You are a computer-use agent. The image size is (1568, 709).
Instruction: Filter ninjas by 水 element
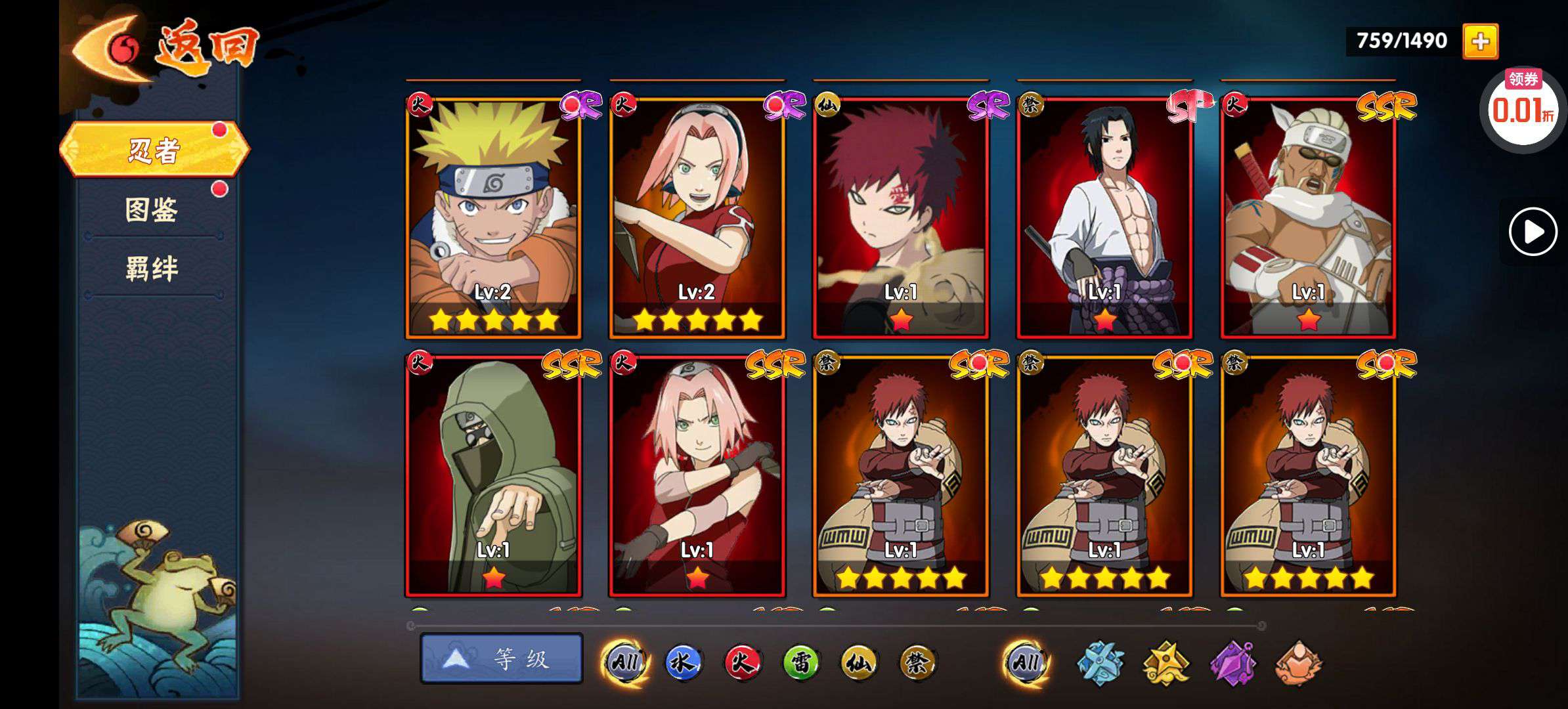click(x=682, y=662)
